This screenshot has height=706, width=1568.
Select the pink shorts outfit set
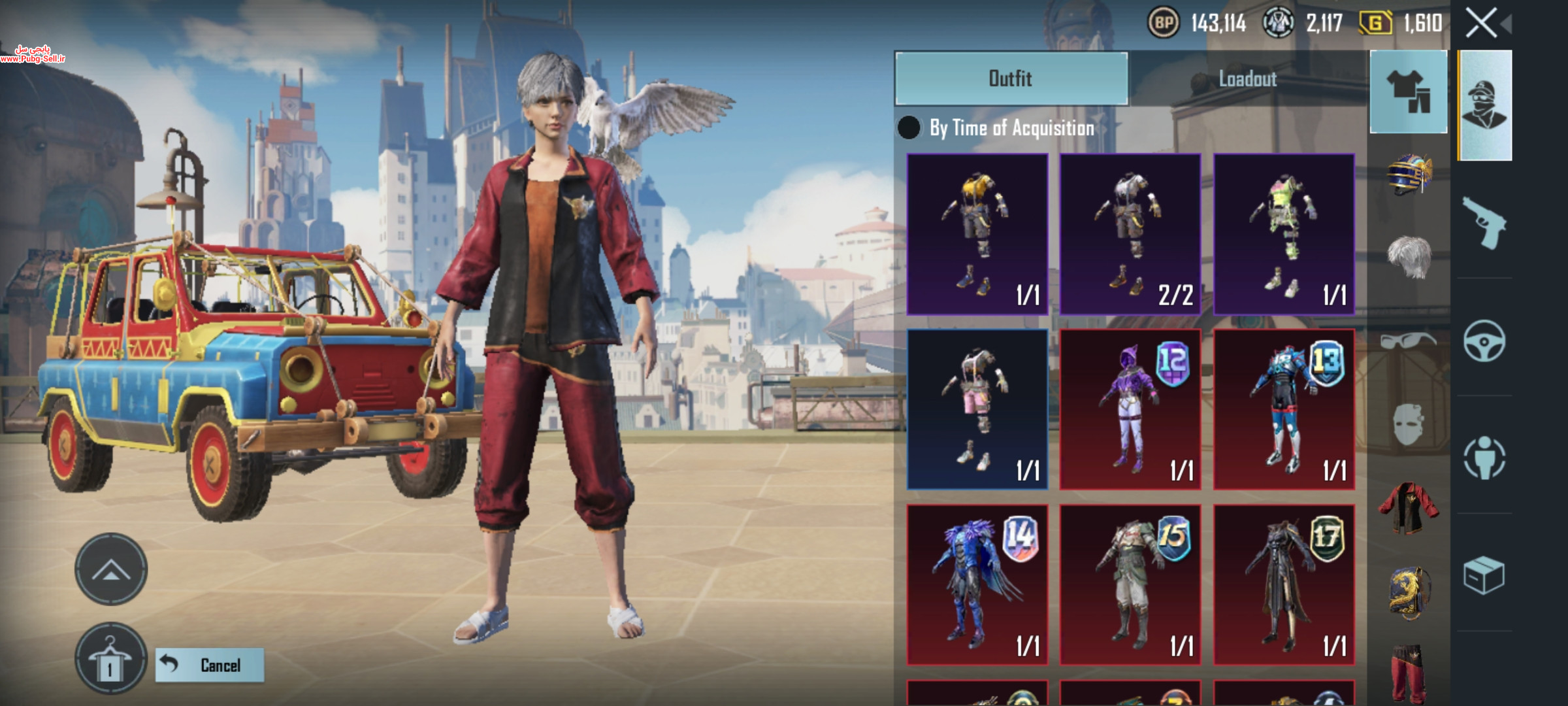pos(977,409)
